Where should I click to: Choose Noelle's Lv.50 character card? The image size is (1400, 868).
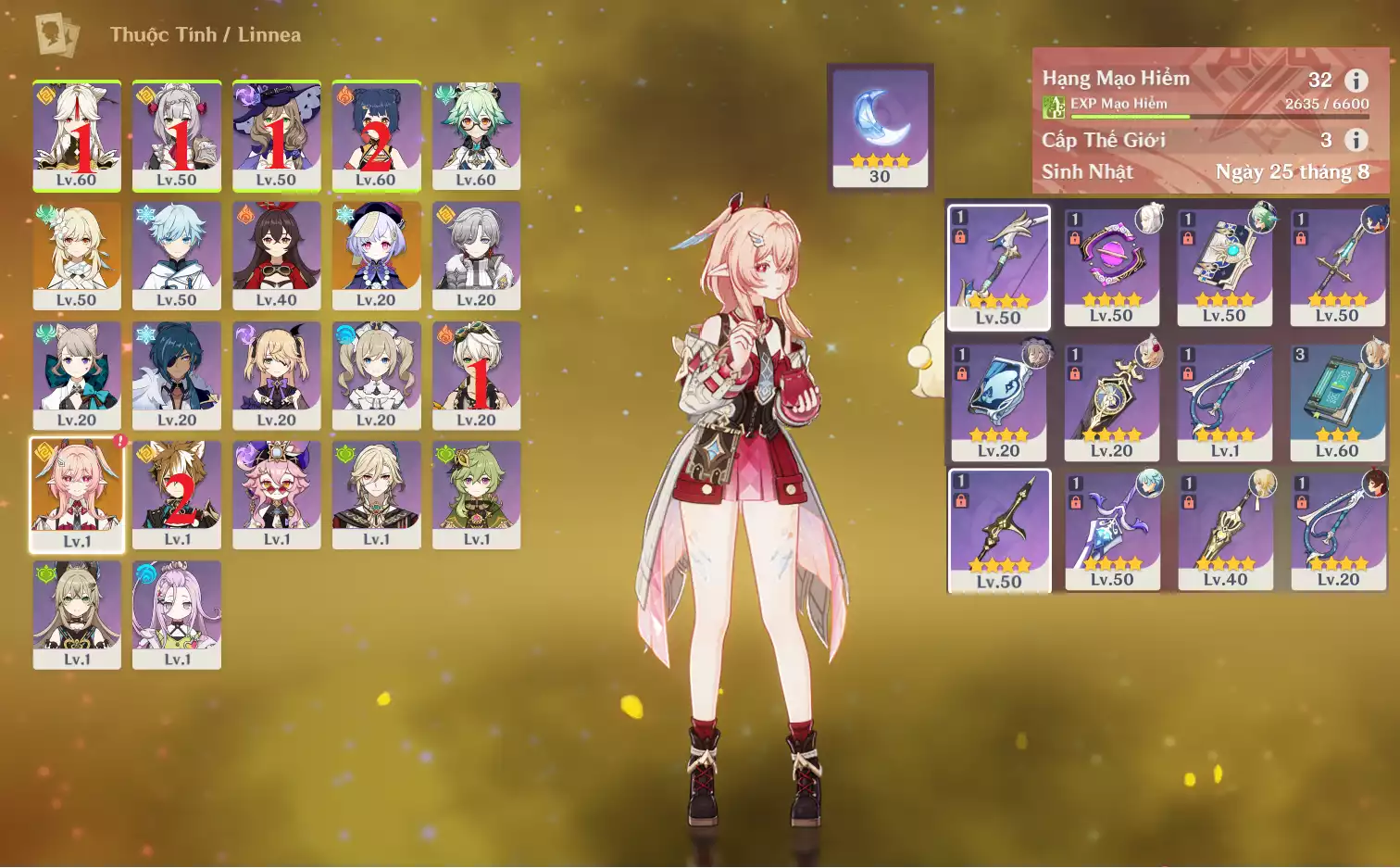(177, 135)
